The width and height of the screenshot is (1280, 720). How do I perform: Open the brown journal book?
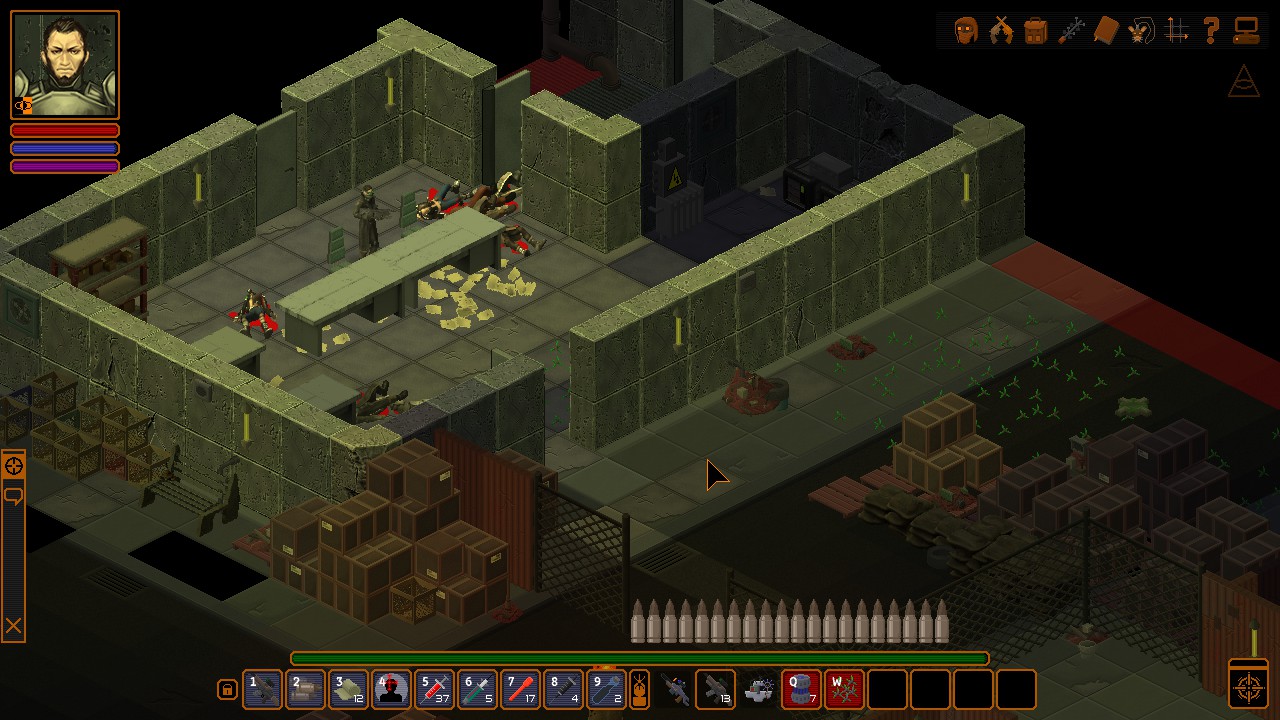click(1105, 31)
